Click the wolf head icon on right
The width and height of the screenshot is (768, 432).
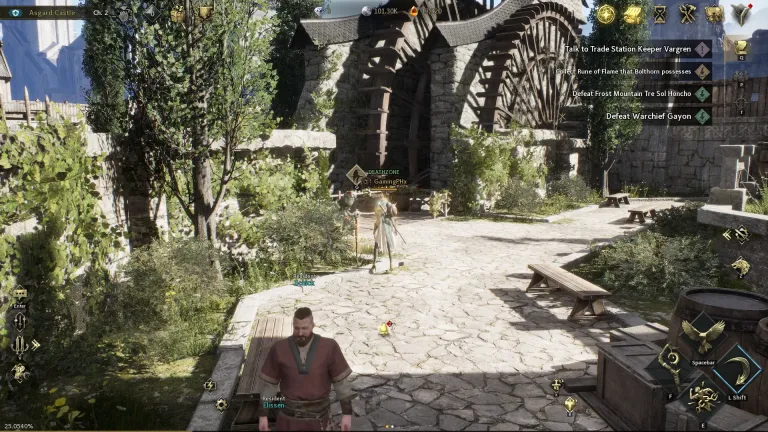(740, 266)
